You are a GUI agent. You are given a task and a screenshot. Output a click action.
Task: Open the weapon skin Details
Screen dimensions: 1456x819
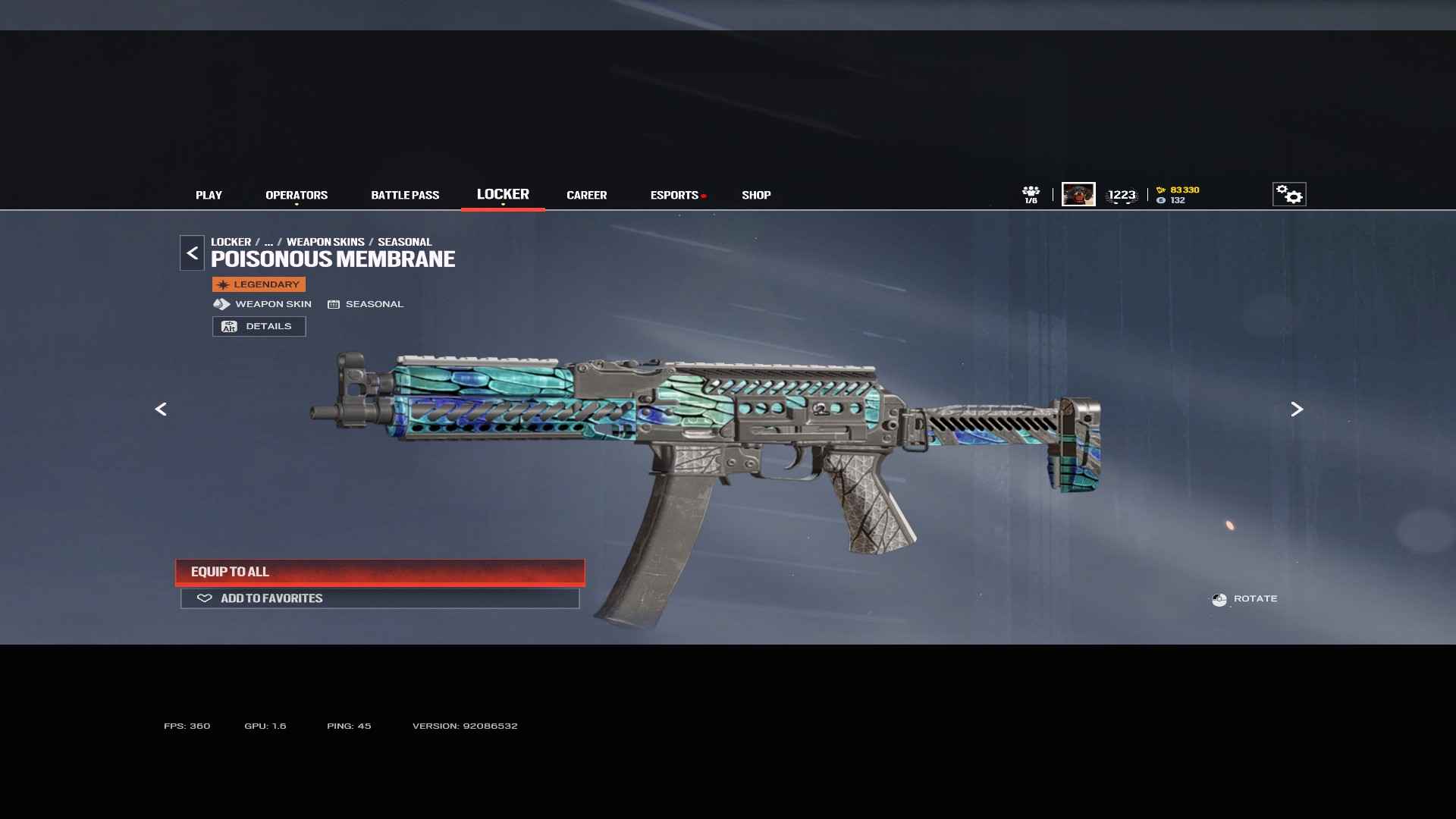click(259, 326)
